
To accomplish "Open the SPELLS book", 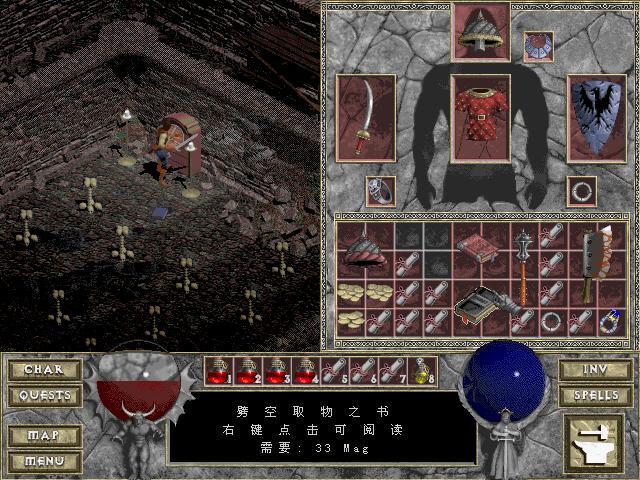I will tap(595, 396).
